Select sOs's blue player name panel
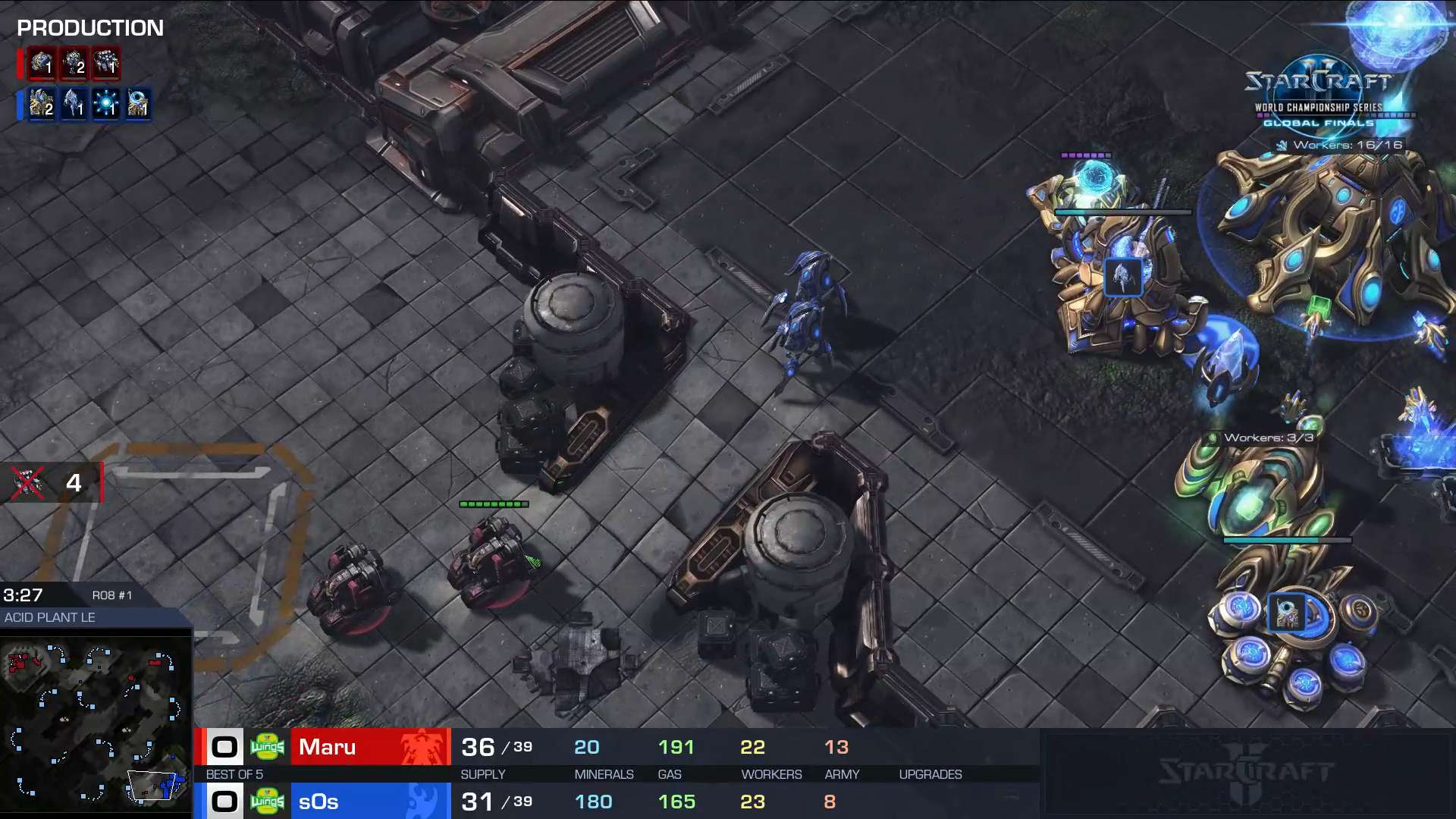 370,802
